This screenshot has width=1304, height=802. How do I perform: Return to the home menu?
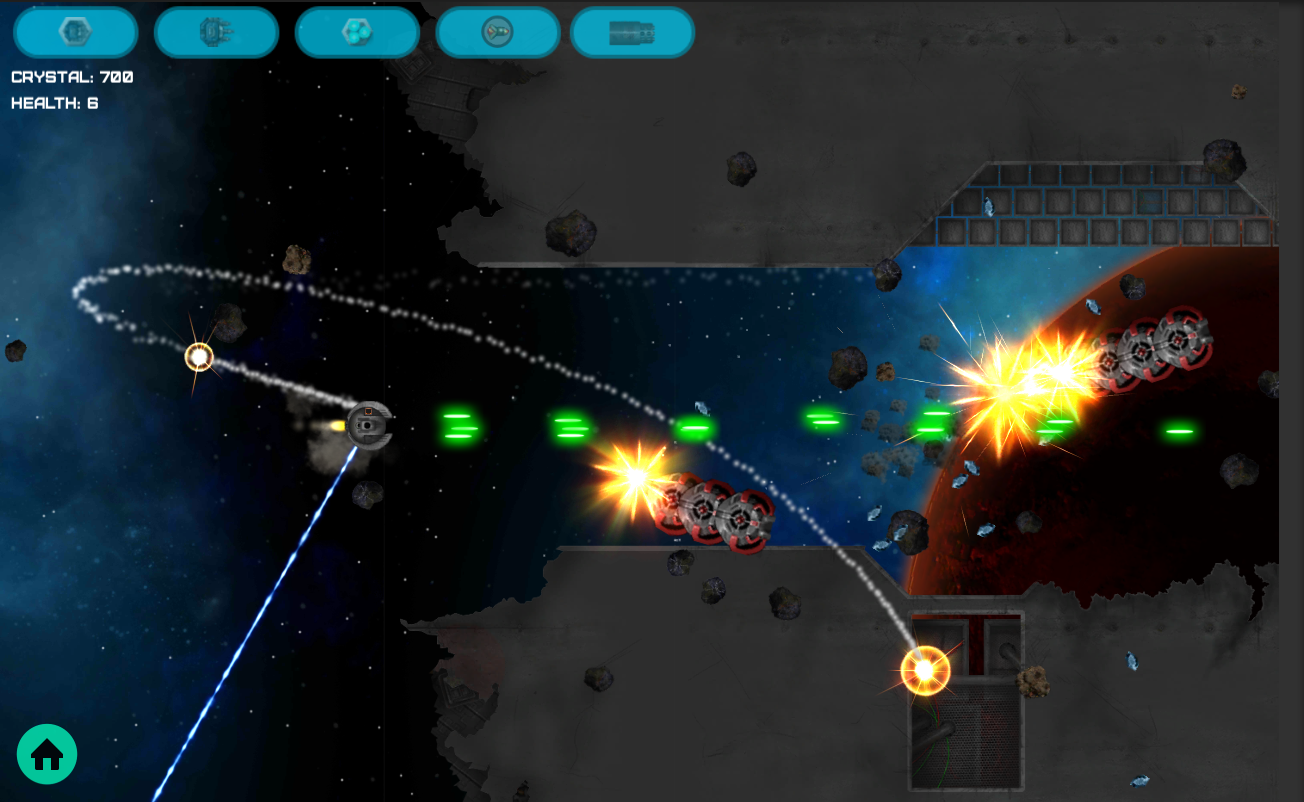[x=47, y=754]
